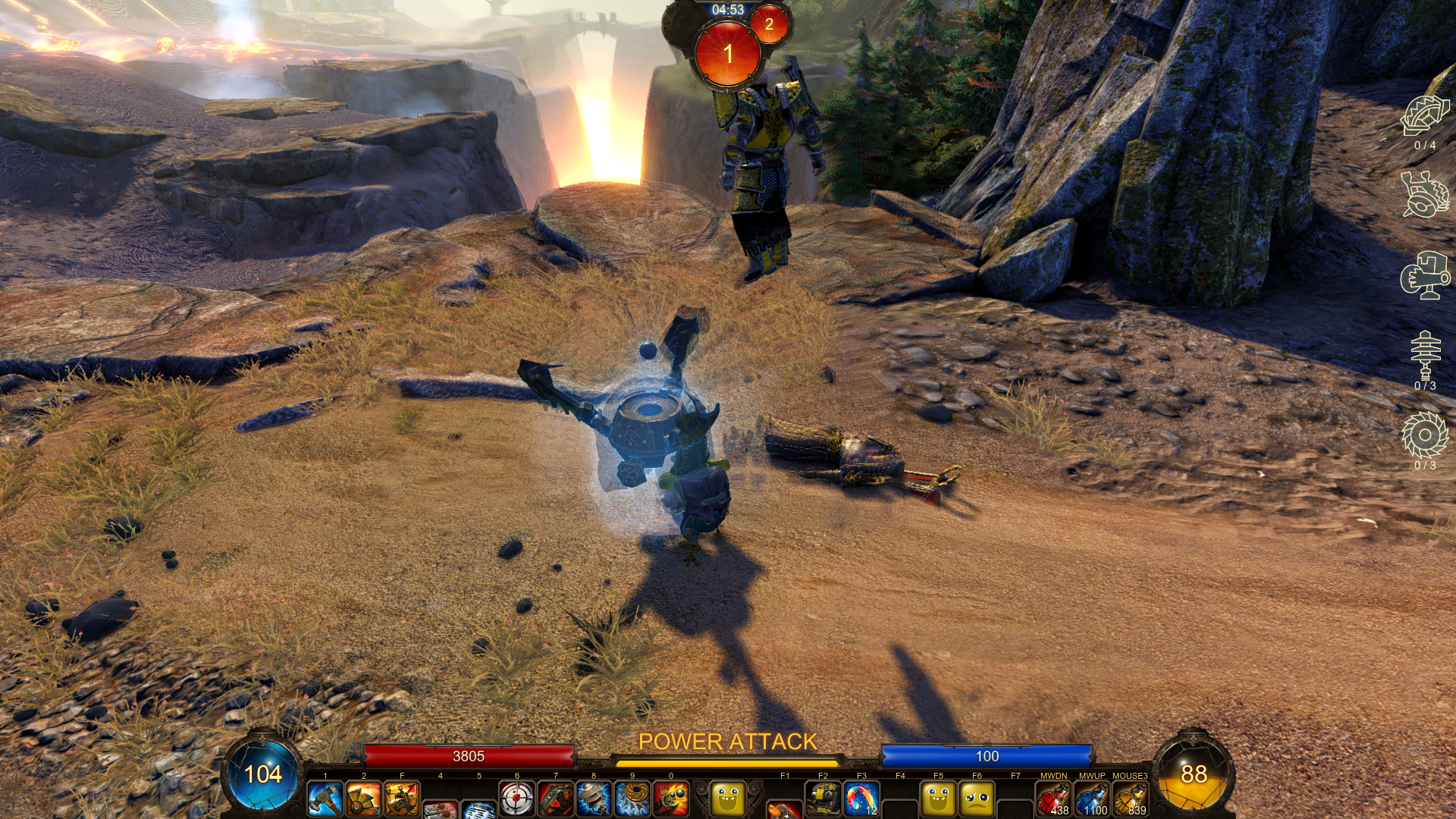The width and height of the screenshot is (1456, 819).
Task: Choose the cannon turret outline icon
Action: (x=1425, y=275)
